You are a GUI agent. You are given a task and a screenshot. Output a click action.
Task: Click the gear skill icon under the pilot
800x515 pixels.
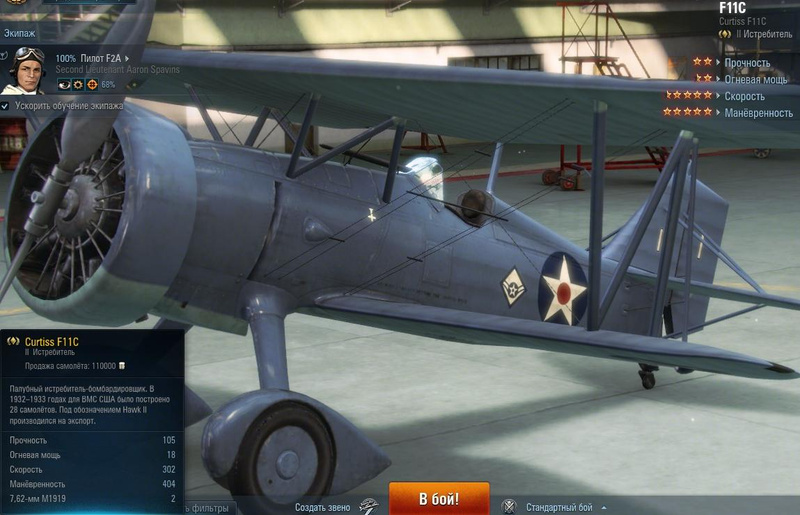pyautogui.click(x=78, y=85)
